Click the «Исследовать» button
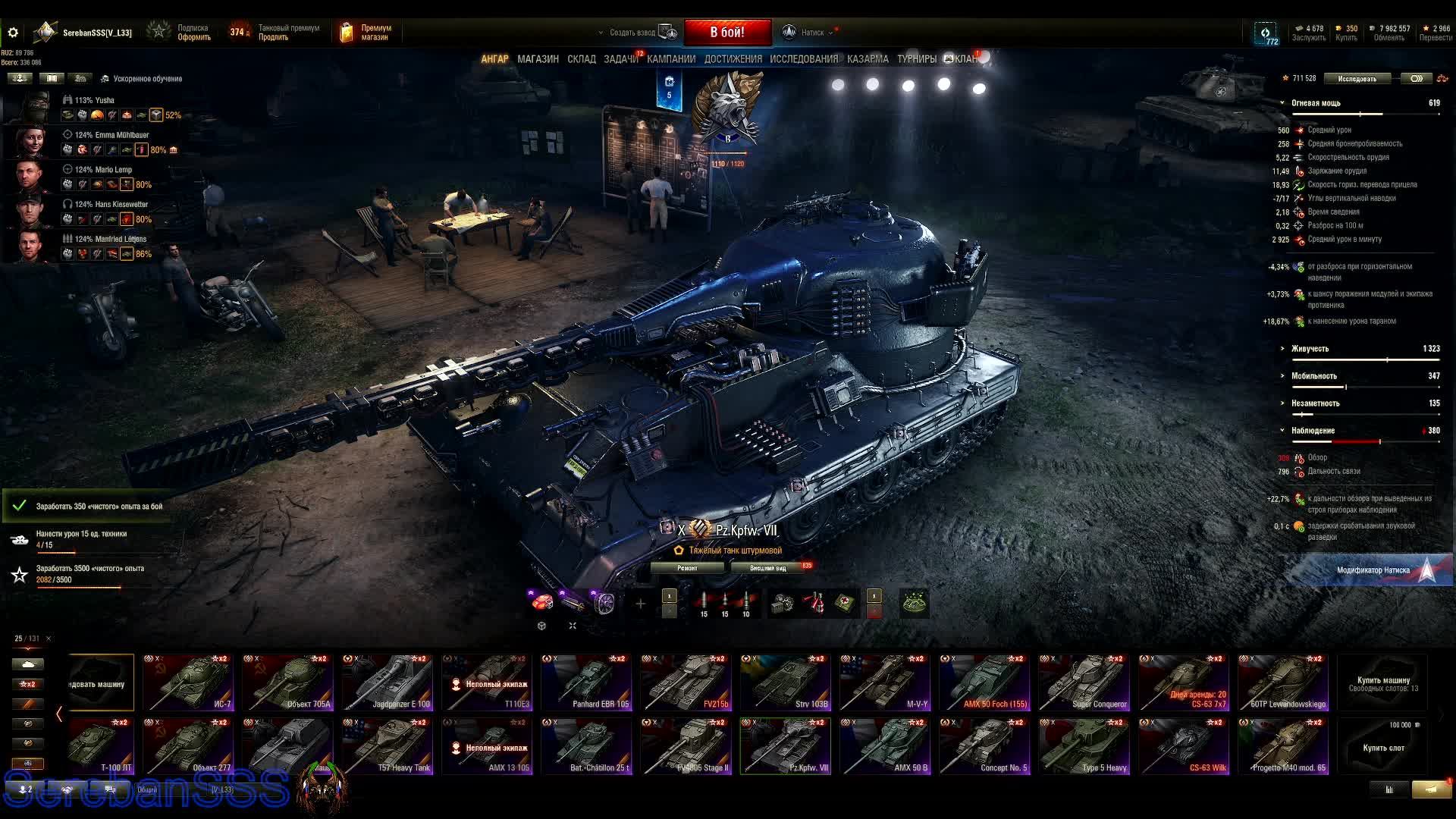Viewport: 1456px width, 819px height. (1357, 79)
